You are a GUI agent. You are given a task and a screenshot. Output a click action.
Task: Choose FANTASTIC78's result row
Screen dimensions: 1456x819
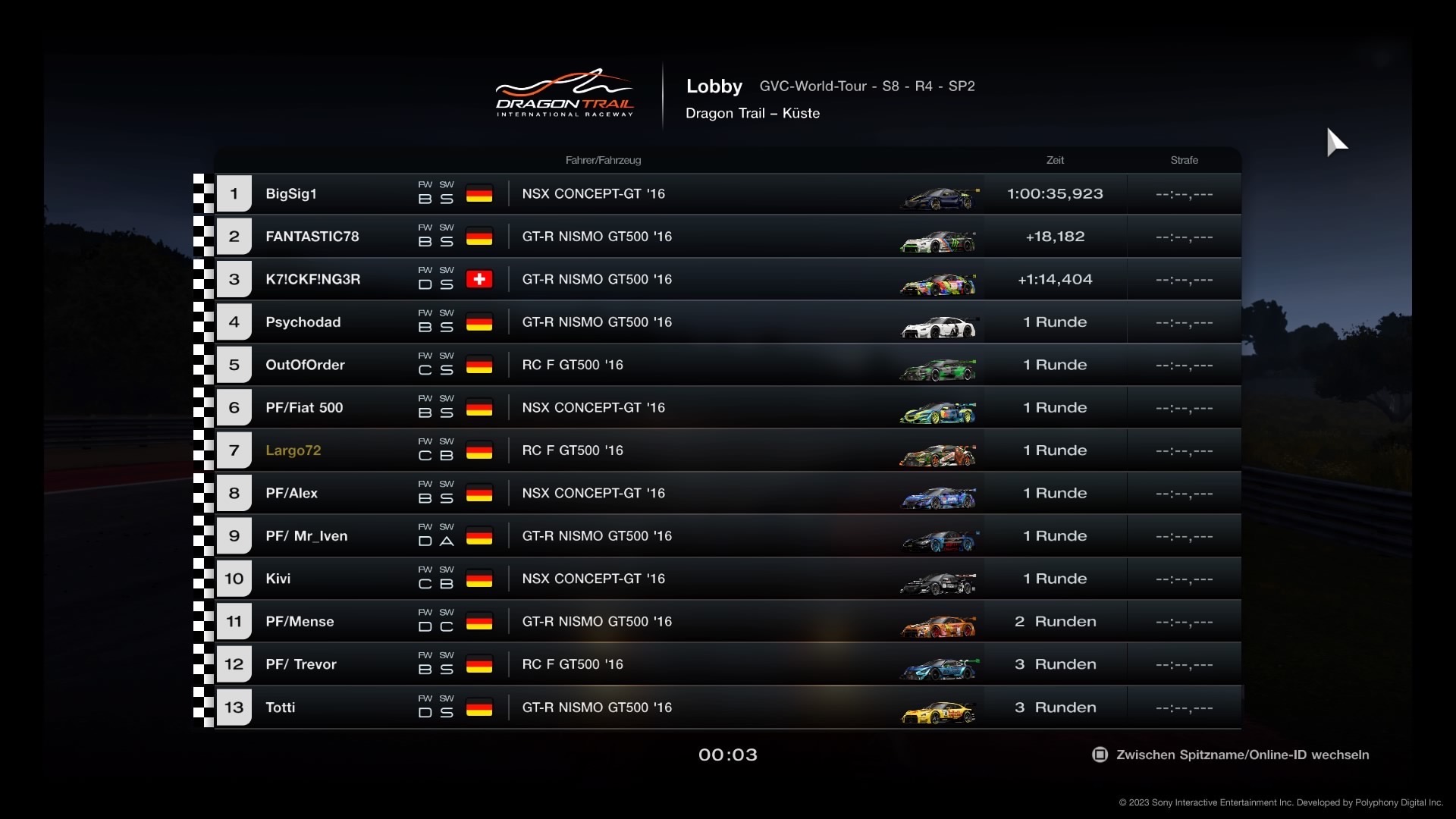728,237
